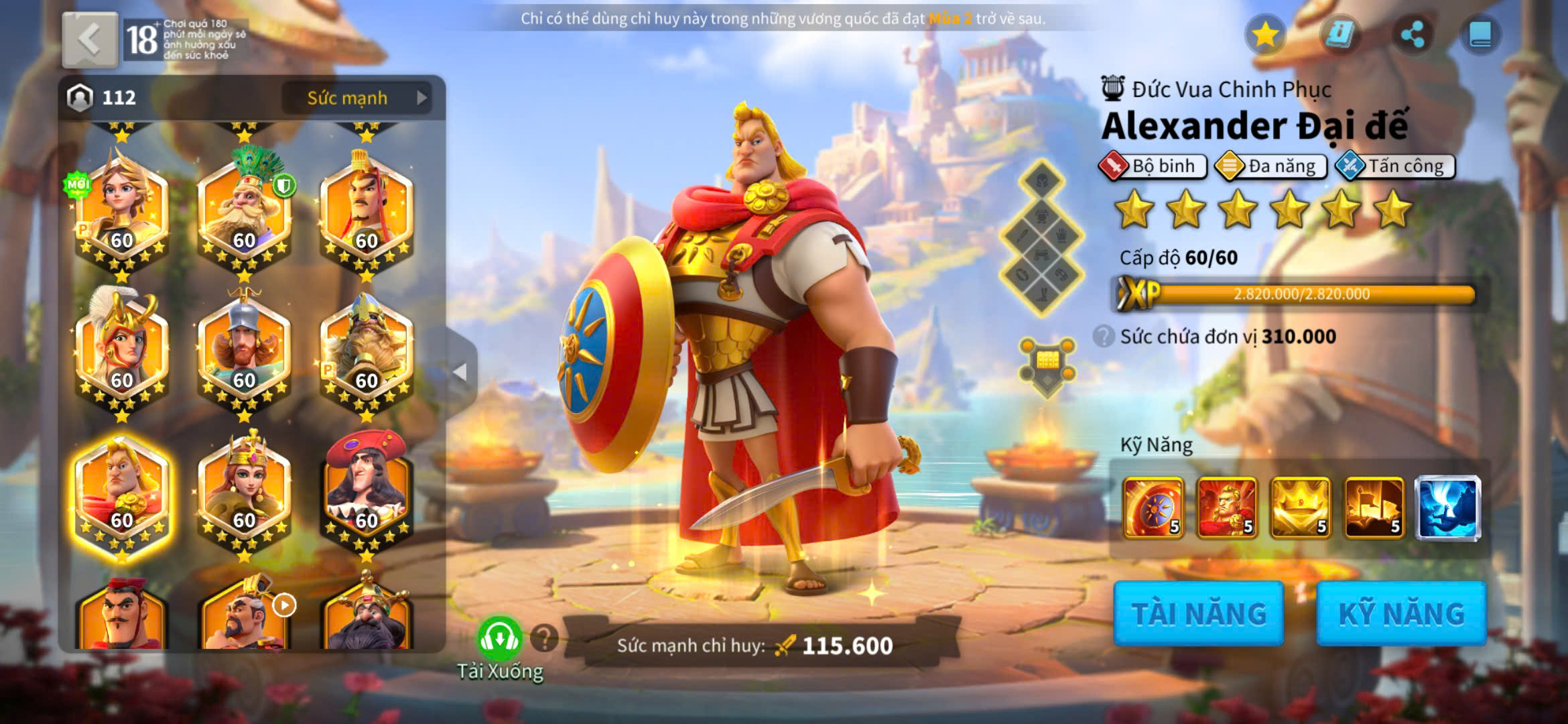View the blue expertise skill icon
Screen dimensions: 1568x724
1447,508
